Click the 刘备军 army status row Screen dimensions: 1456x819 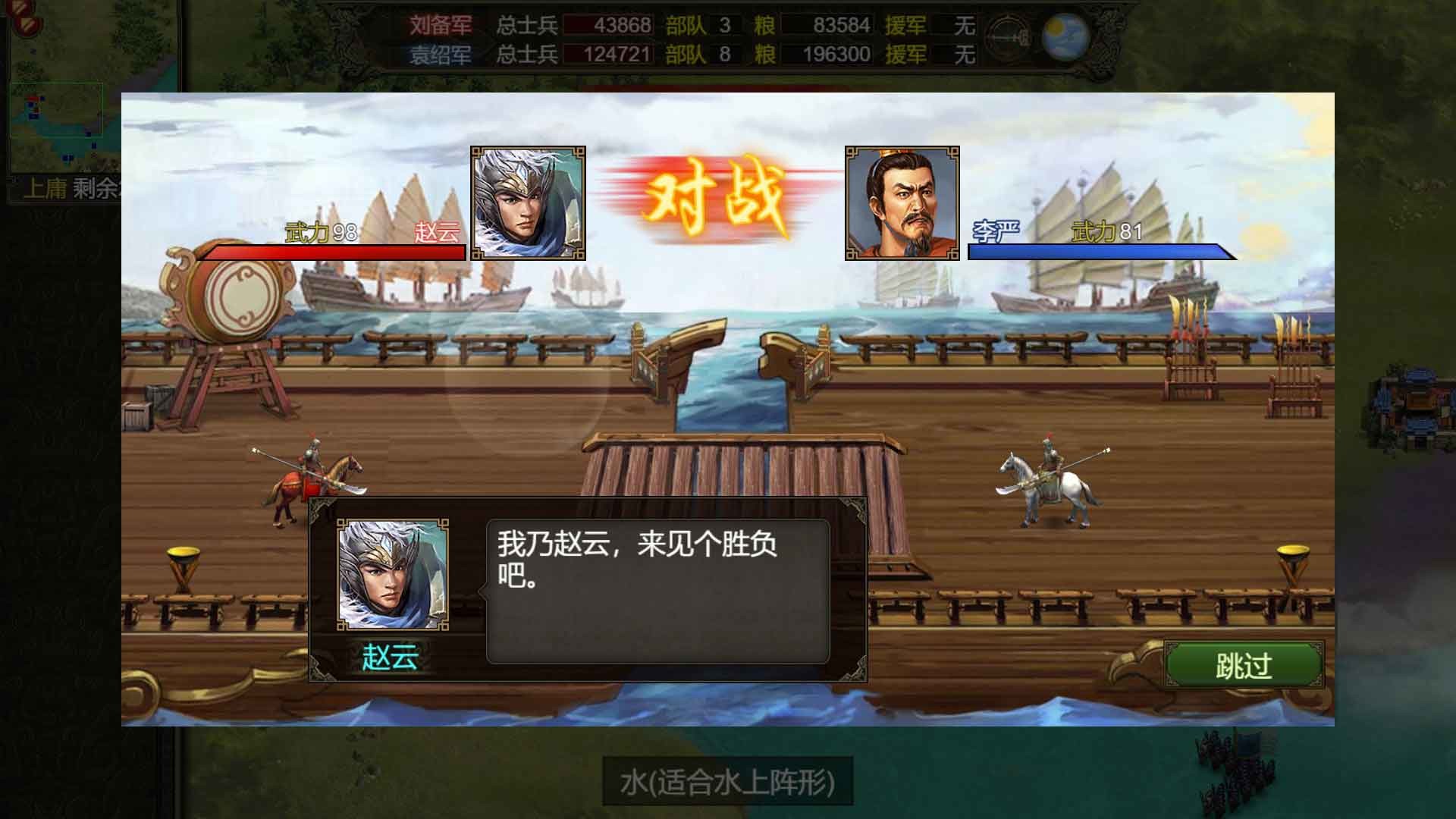441,24
